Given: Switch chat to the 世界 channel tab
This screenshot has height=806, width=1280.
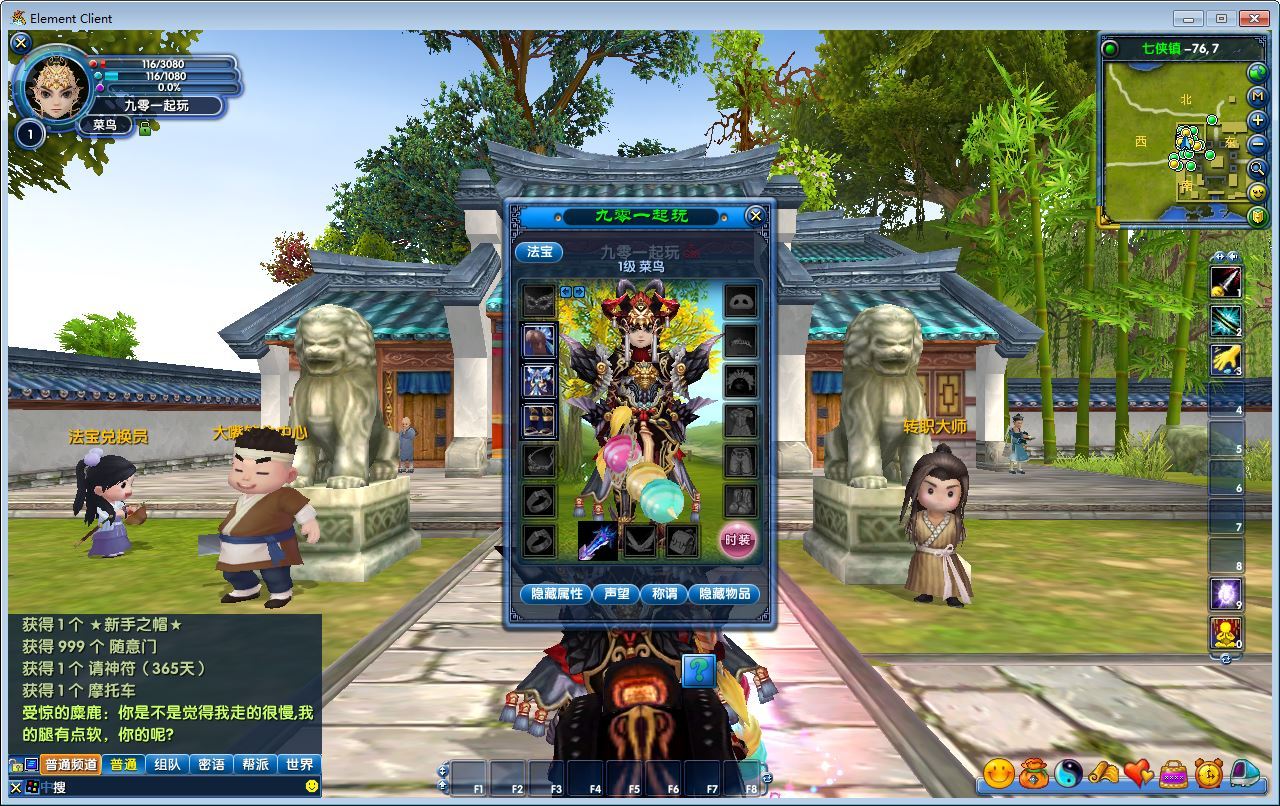Looking at the screenshot, I should (299, 765).
